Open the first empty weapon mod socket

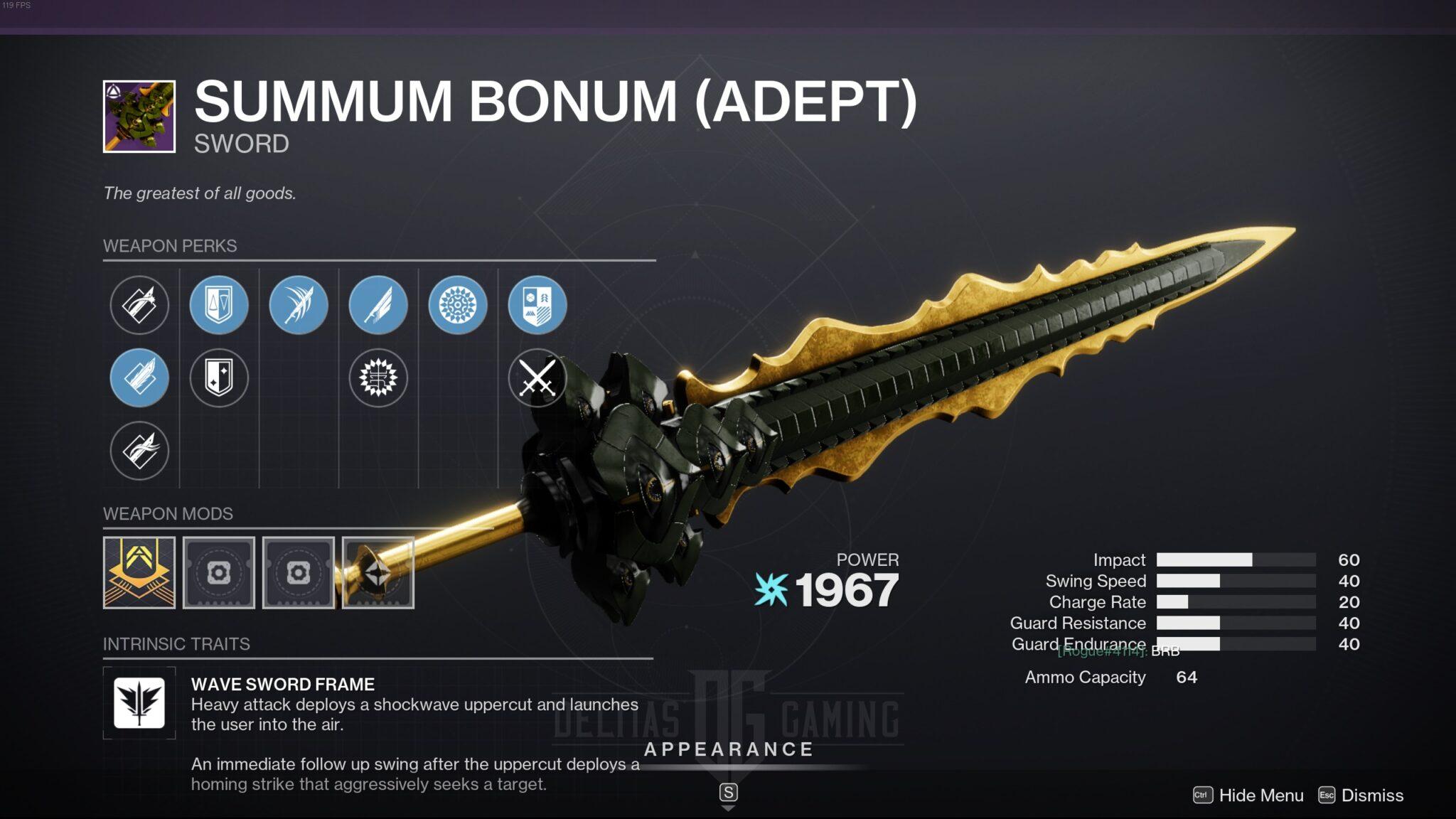(219, 572)
